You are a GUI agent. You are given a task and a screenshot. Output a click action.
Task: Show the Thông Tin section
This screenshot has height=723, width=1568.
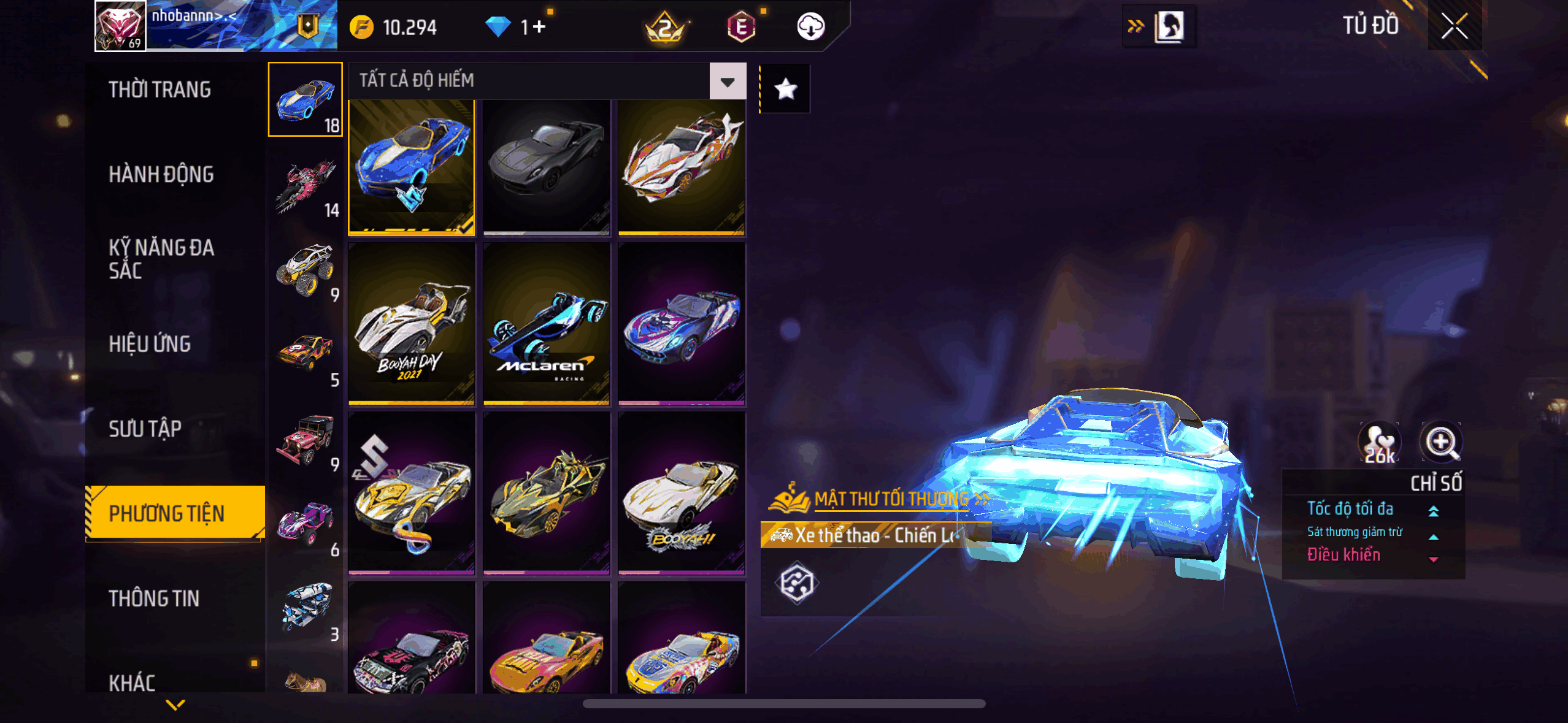[154, 599]
